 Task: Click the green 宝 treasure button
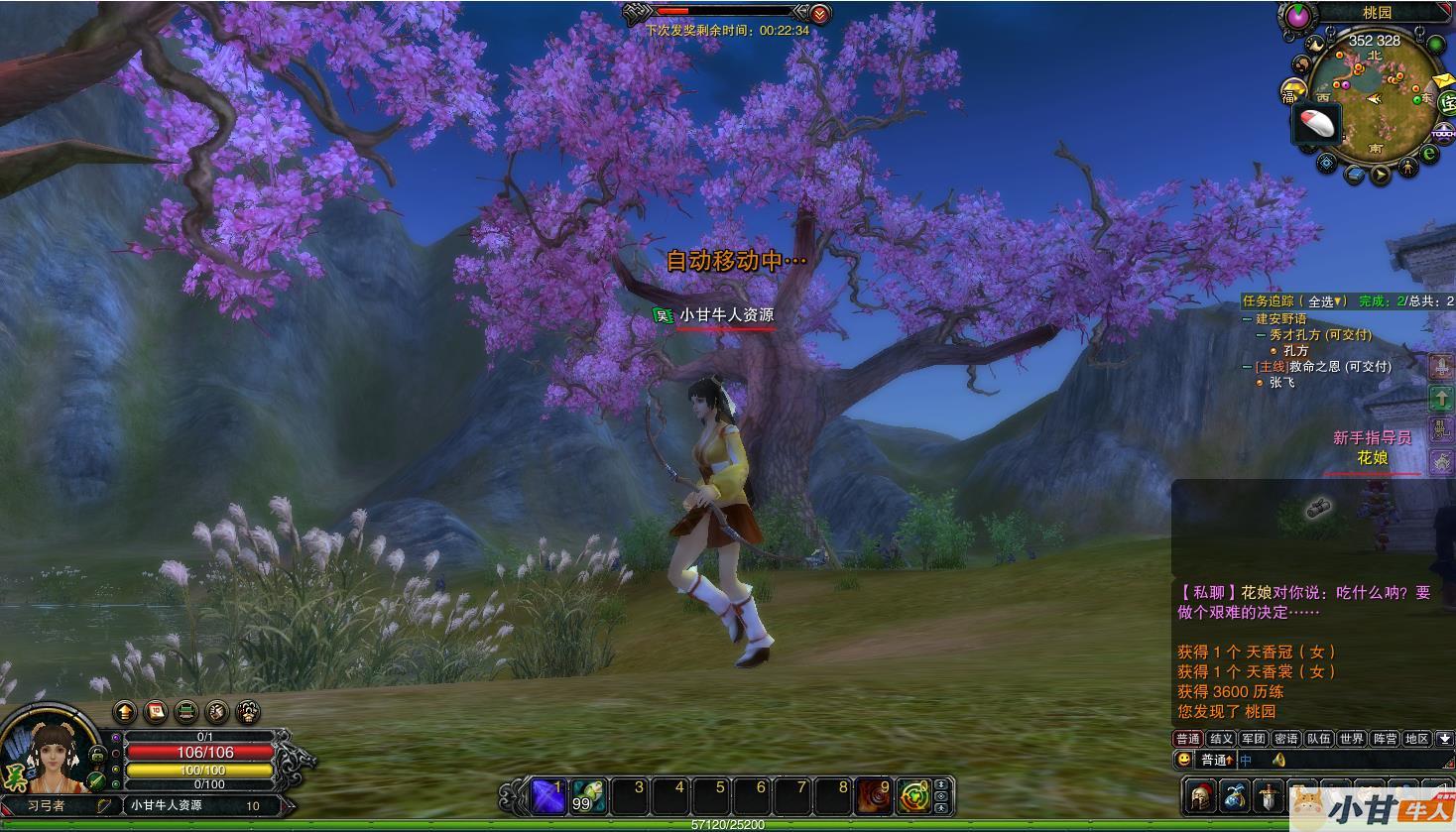coord(1446,103)
